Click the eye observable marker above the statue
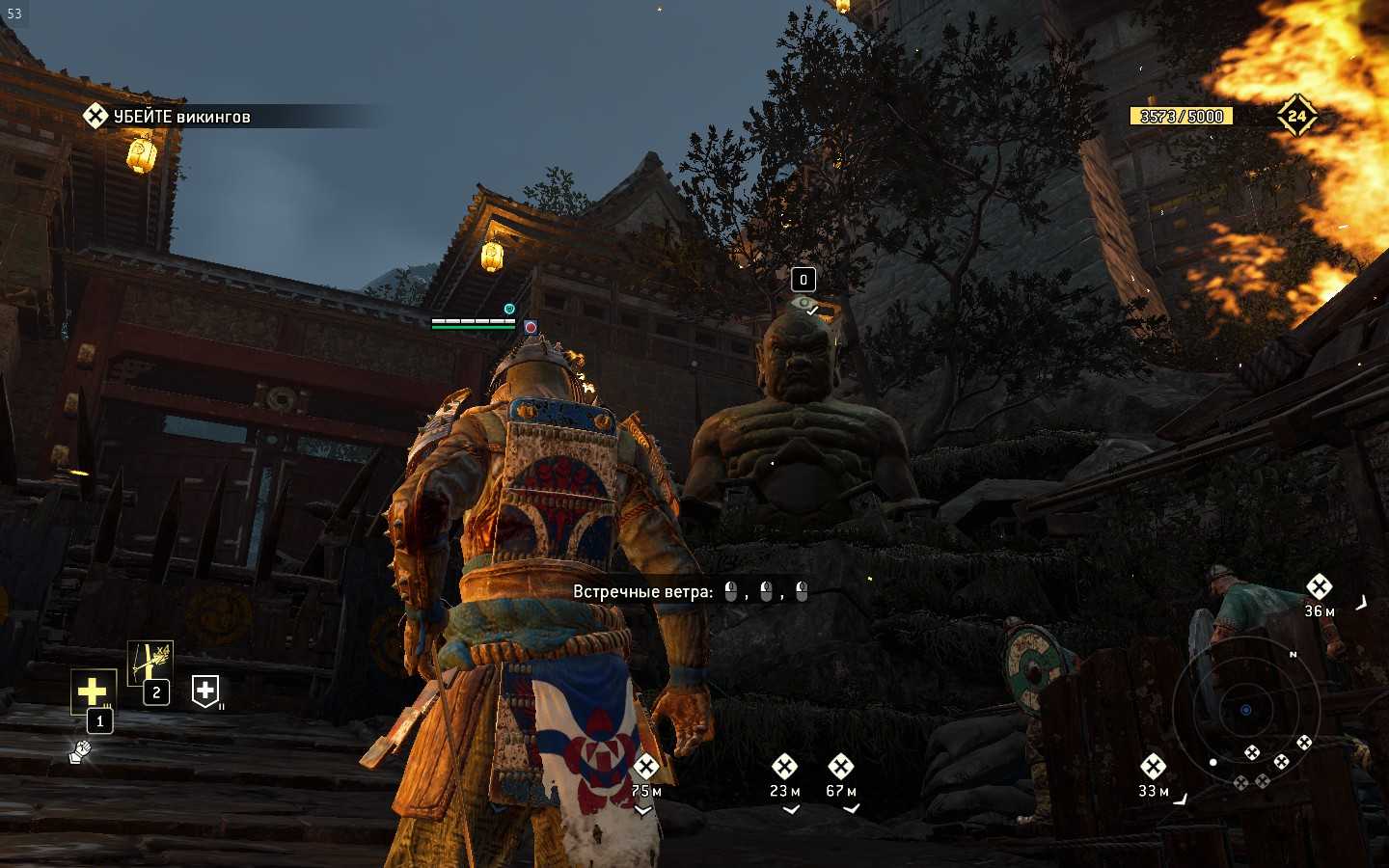The width and height of the screenshot is (1389, 868). click(x=803, y=305)
